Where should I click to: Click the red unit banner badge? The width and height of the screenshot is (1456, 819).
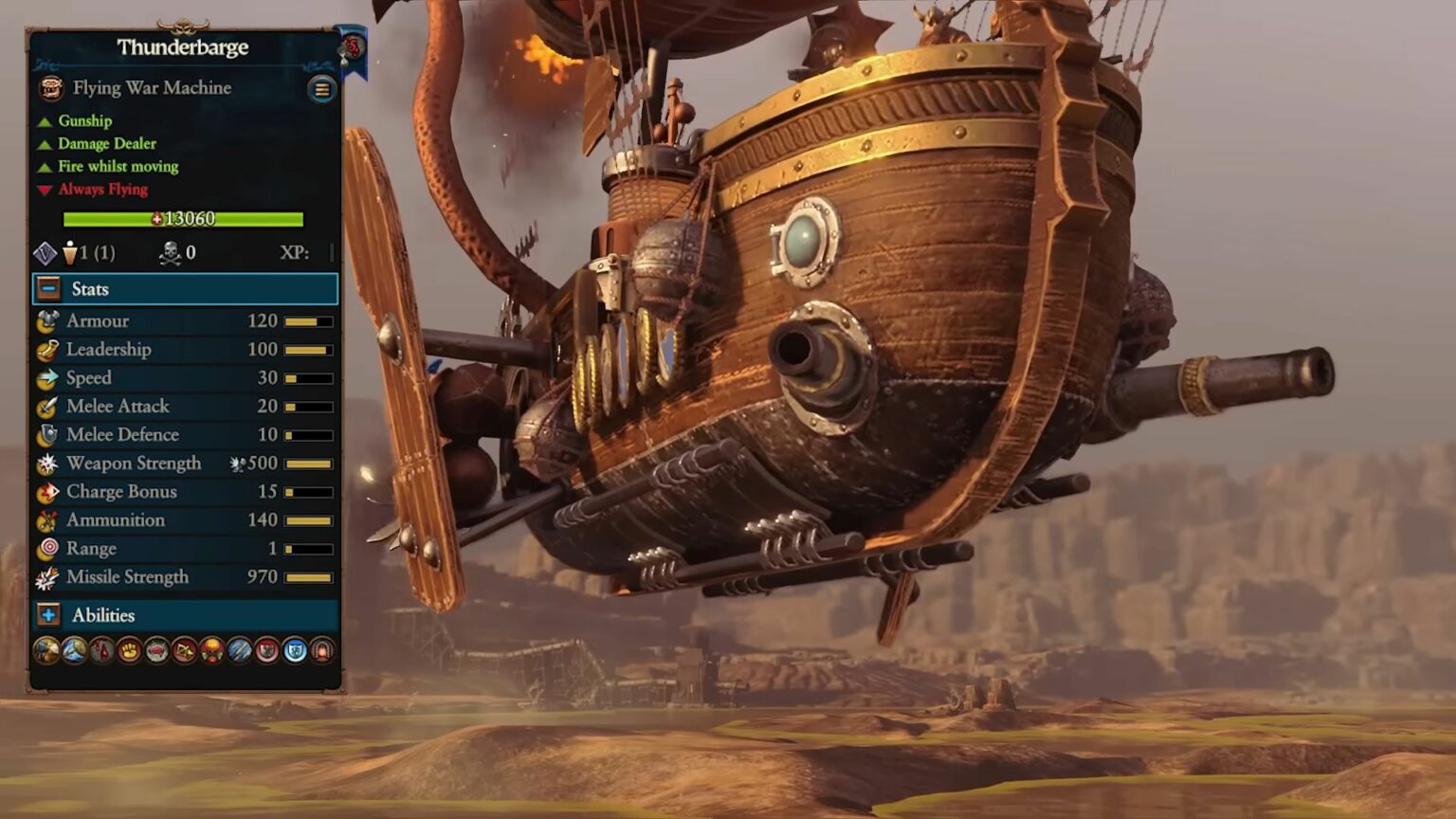(x=353, y=45)
